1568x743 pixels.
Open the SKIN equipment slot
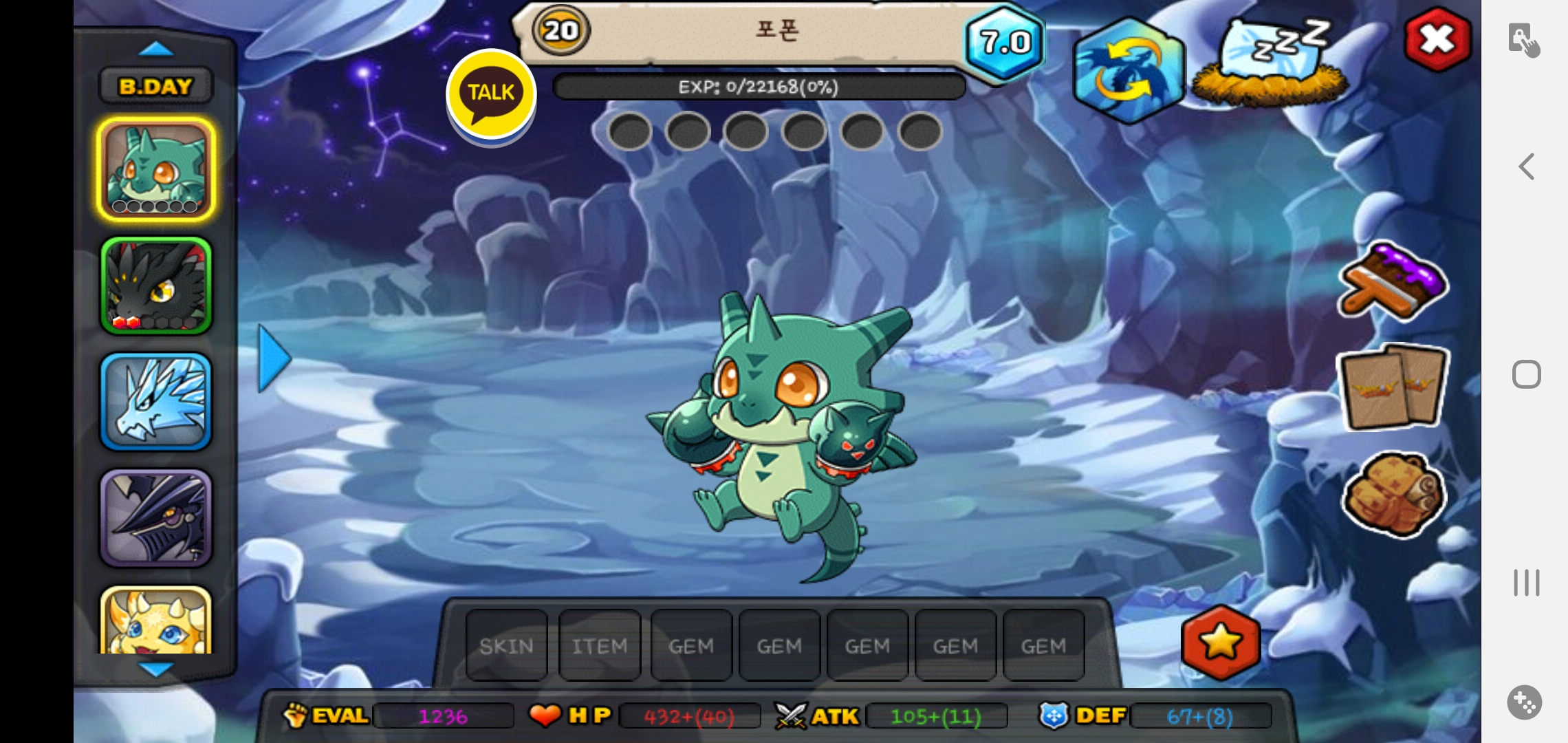(507, 646)
